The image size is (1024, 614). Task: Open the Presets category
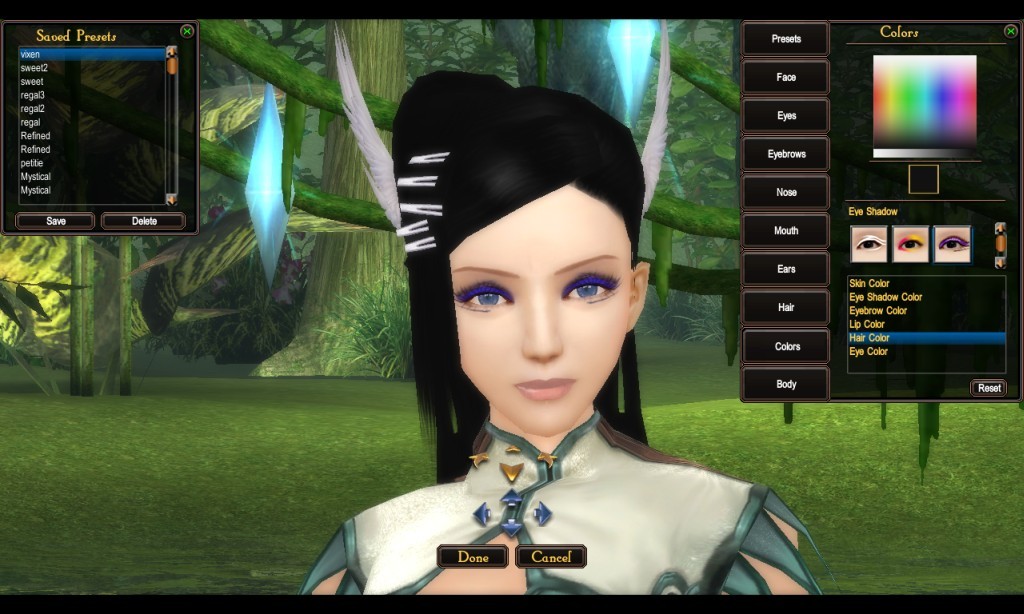coord(786,39)
